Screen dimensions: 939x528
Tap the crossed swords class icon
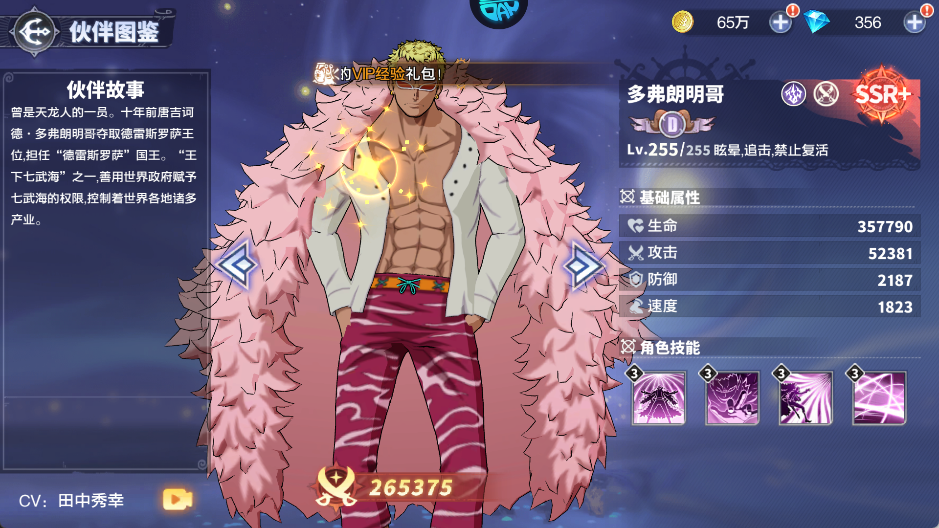825,94
